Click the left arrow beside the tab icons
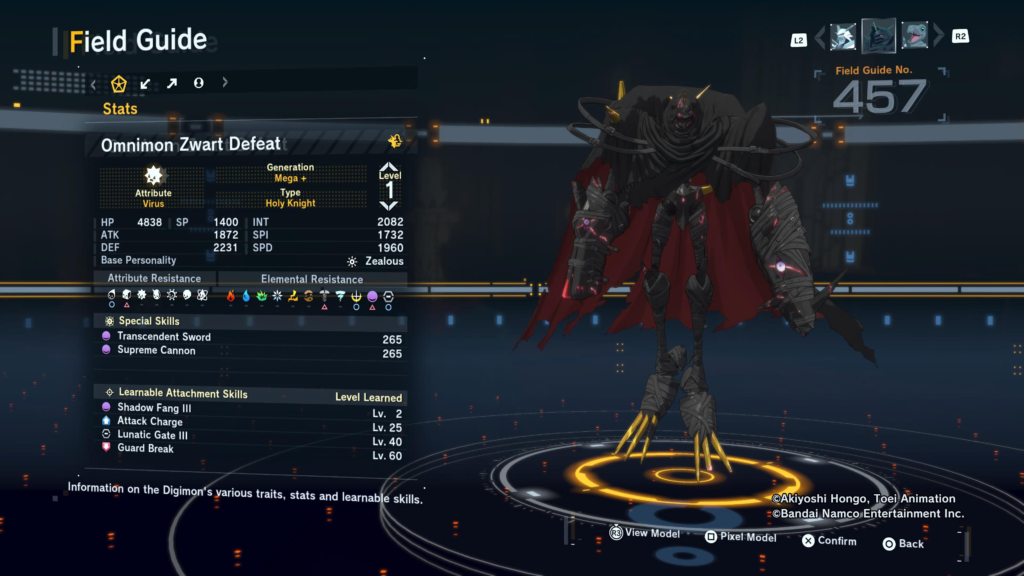1024x576 pixels. click(94, 83)
